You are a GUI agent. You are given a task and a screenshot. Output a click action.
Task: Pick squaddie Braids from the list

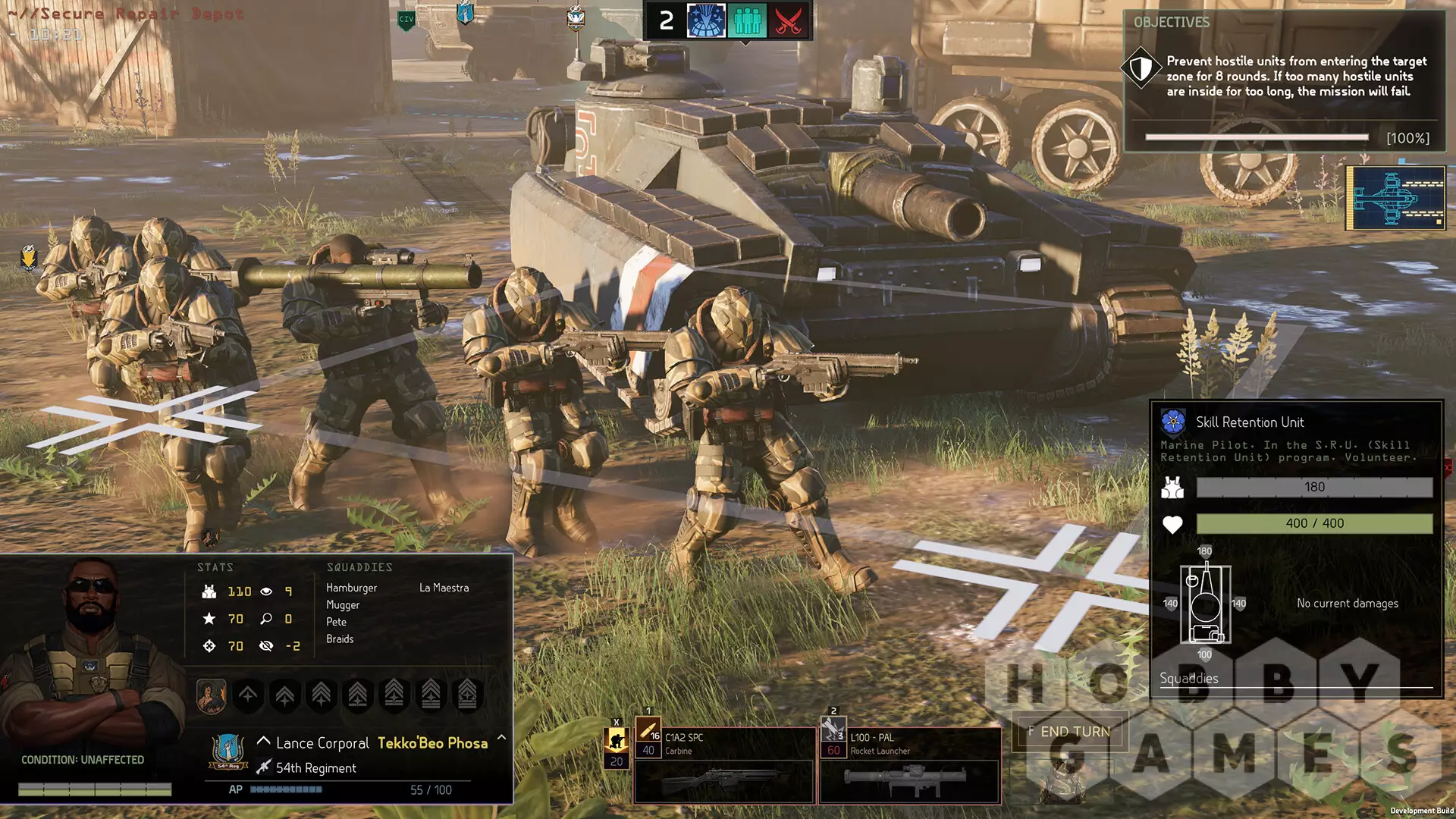pyautogui.click(x=340, y=639)
